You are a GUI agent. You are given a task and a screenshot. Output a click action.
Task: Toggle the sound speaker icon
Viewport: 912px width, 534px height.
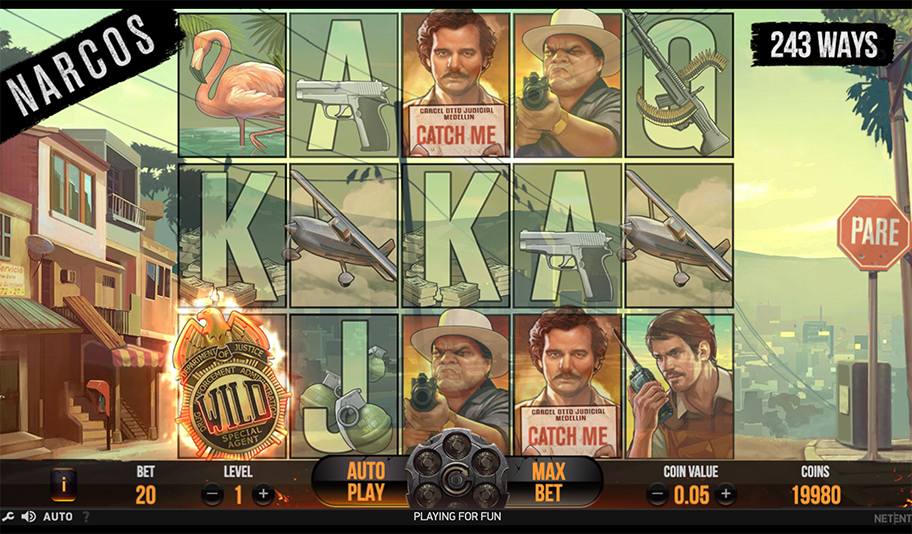coord(28,517)
